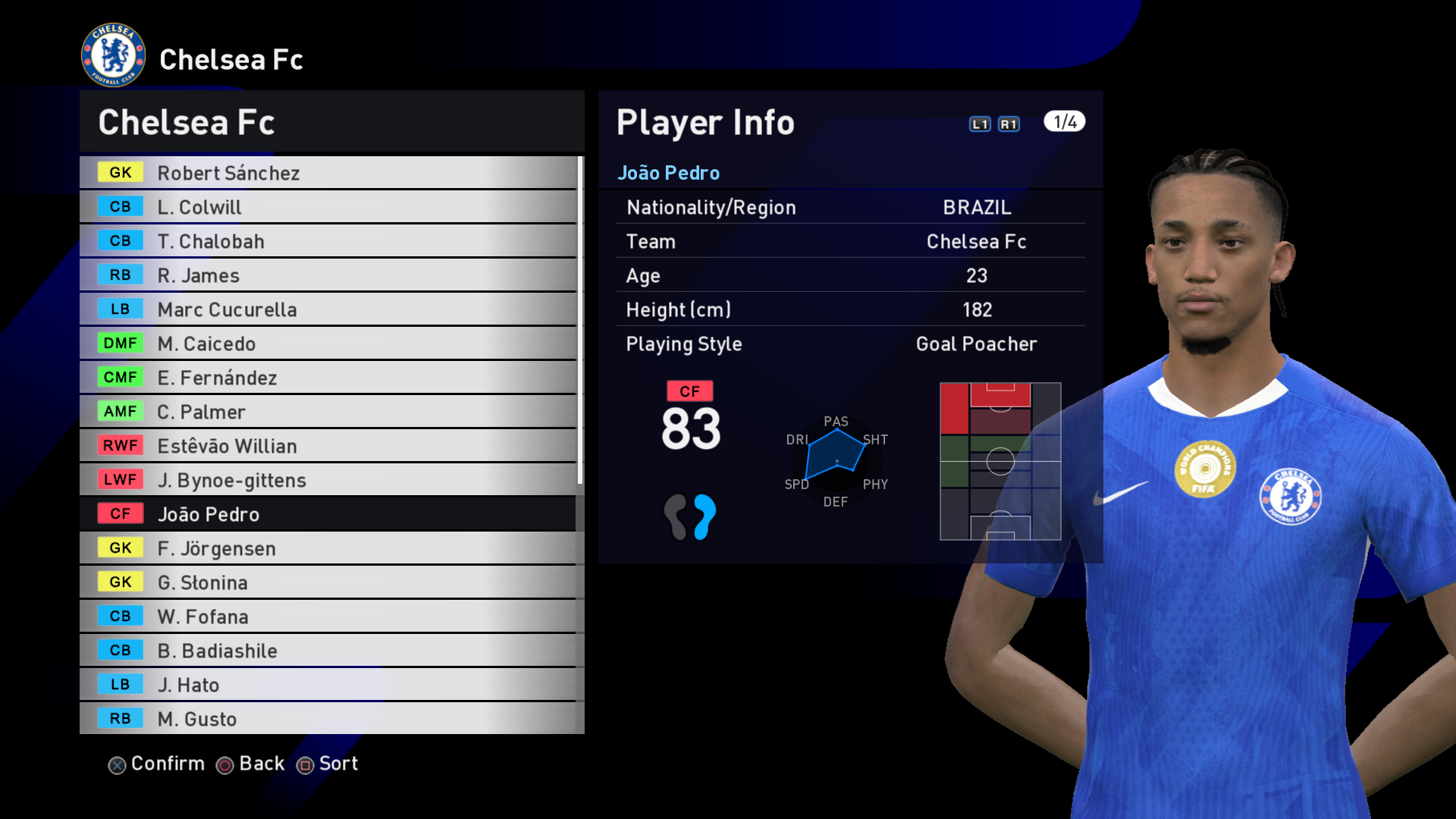This screenshot has width=1456, height=819.
Task: Pick T. Chalobah in the player list
Action: coord(328,241)
